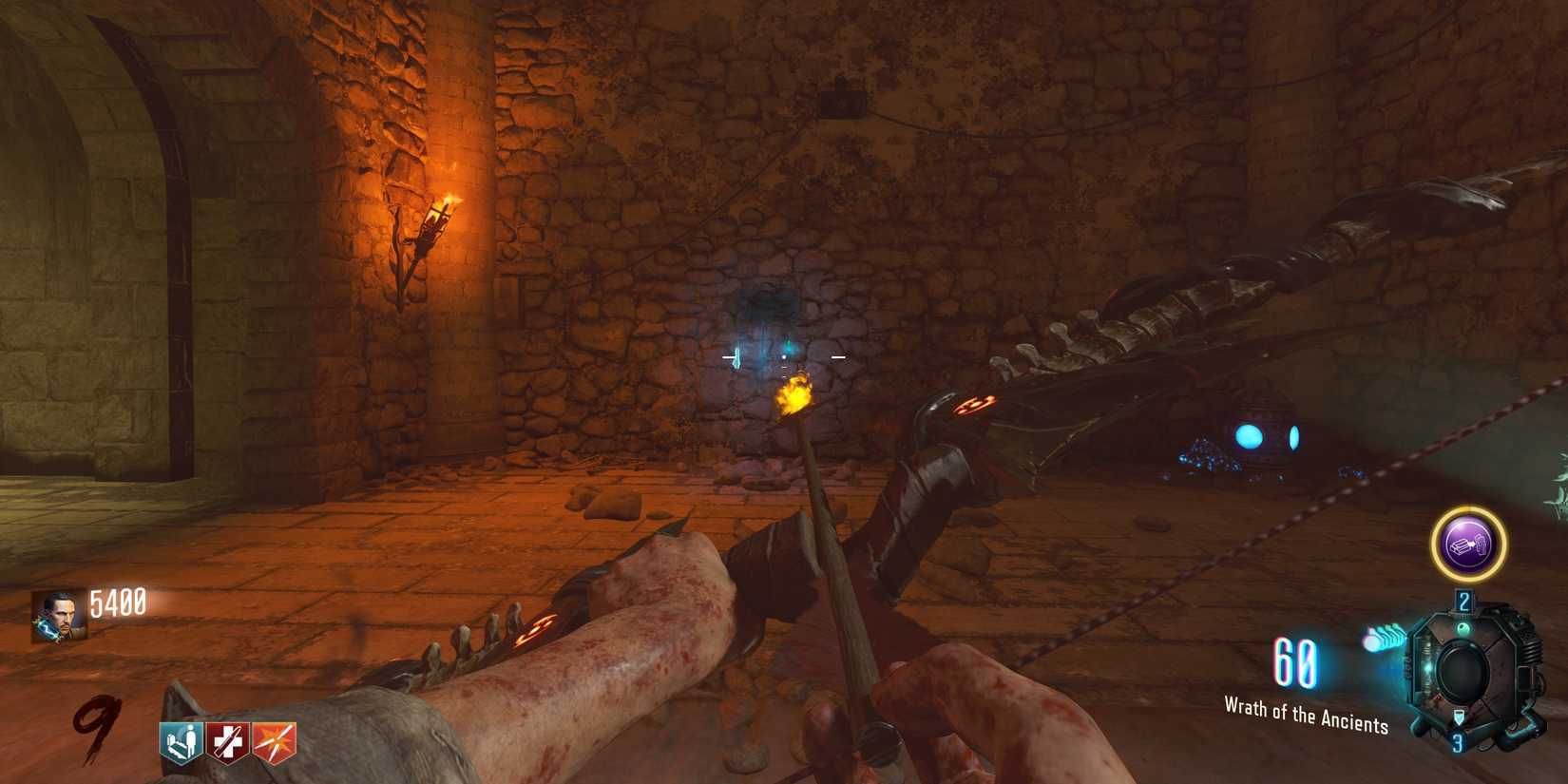Select the grenade count icon showing 2
The image size is (1568, 784).
(x=1463, y=600)
